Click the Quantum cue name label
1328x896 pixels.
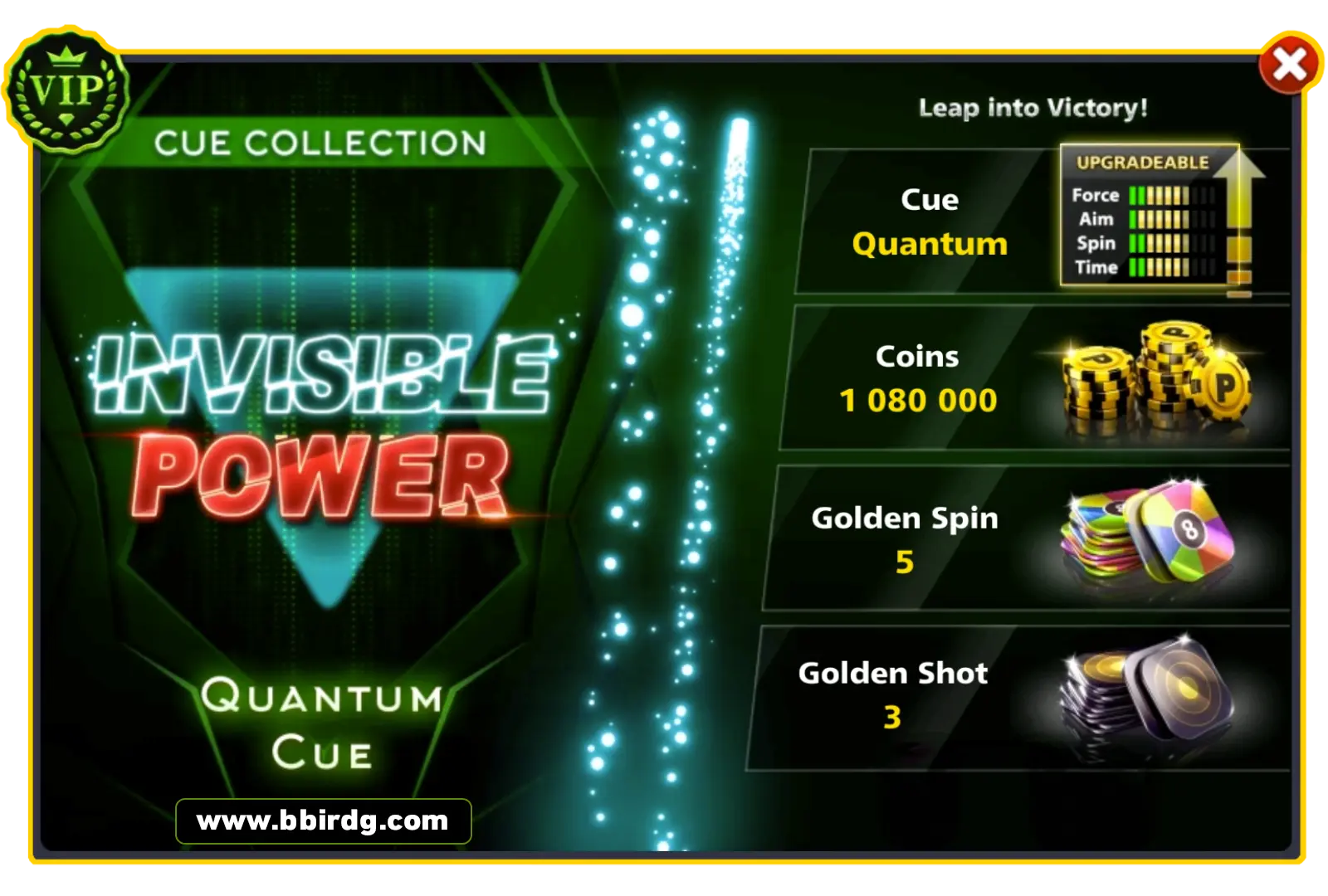coord(929,244)
